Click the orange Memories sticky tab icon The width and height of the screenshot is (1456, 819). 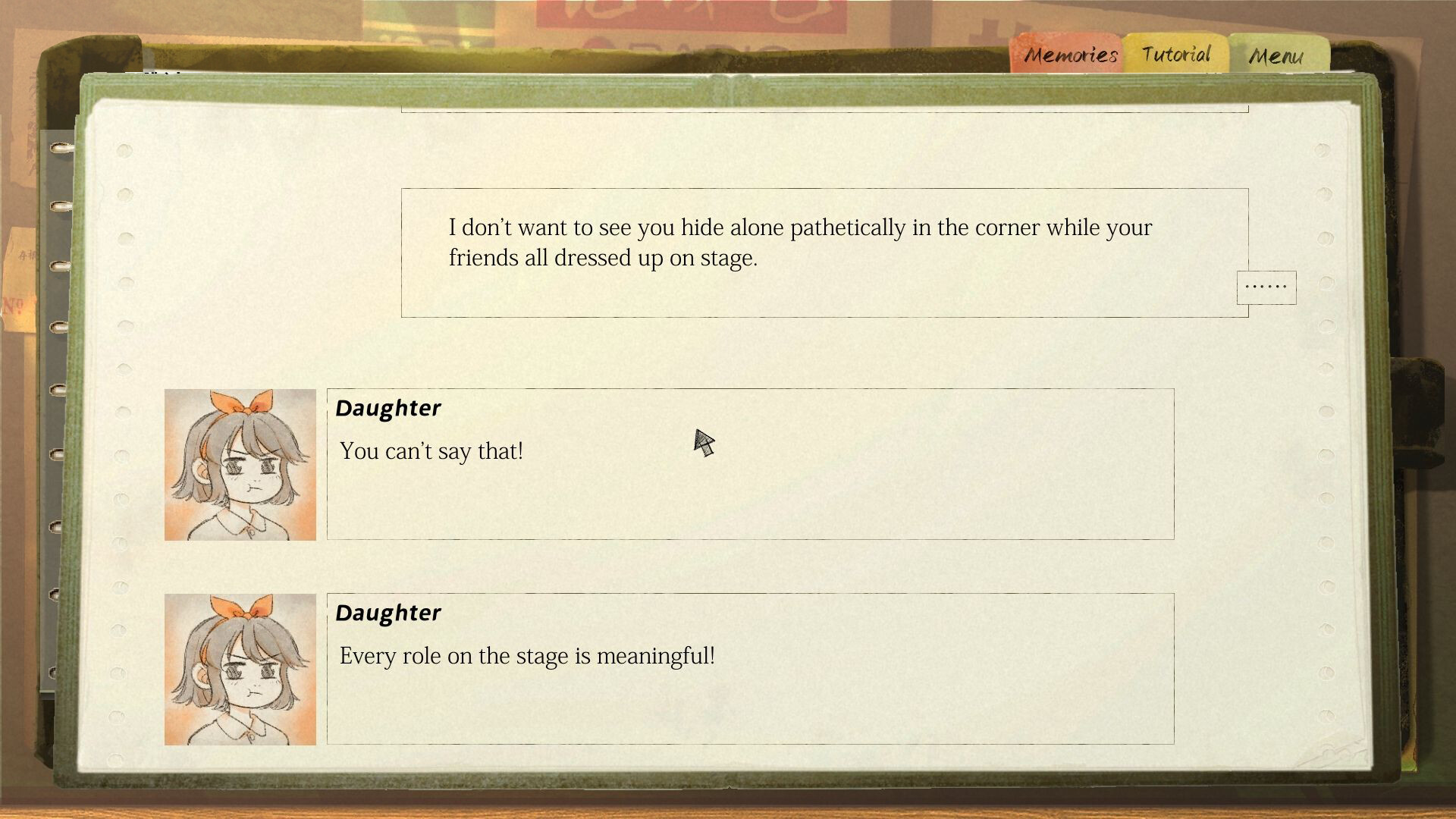[1070, 53]
